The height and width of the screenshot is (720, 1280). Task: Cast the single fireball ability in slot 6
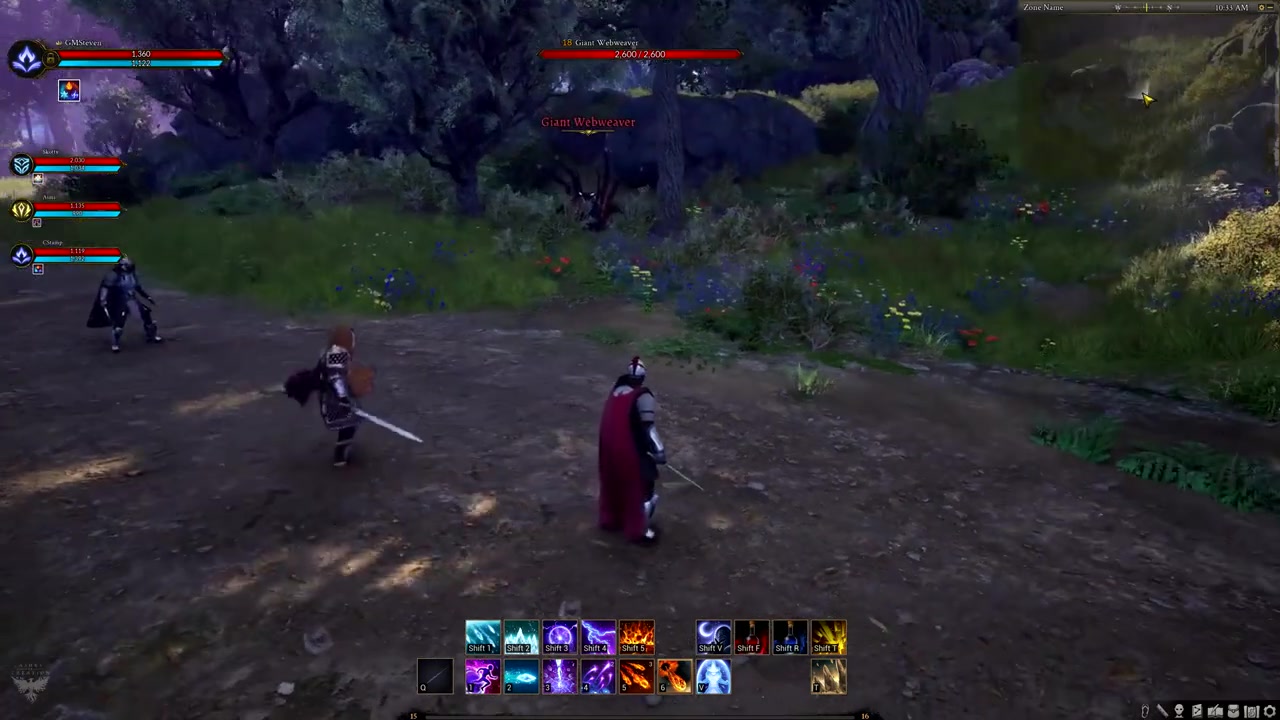[x=675, y=676]
